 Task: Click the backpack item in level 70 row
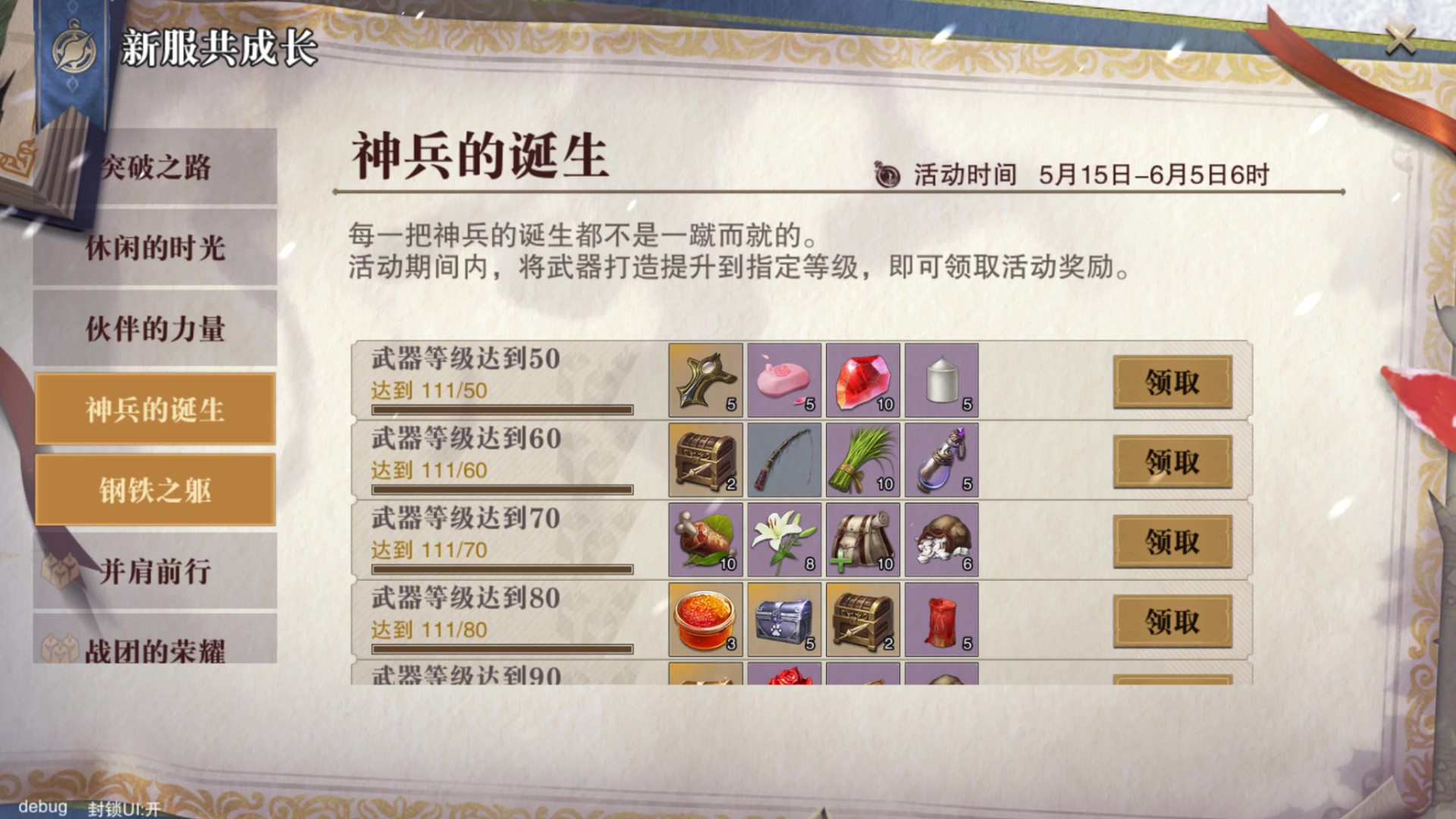tap(862, 539)
